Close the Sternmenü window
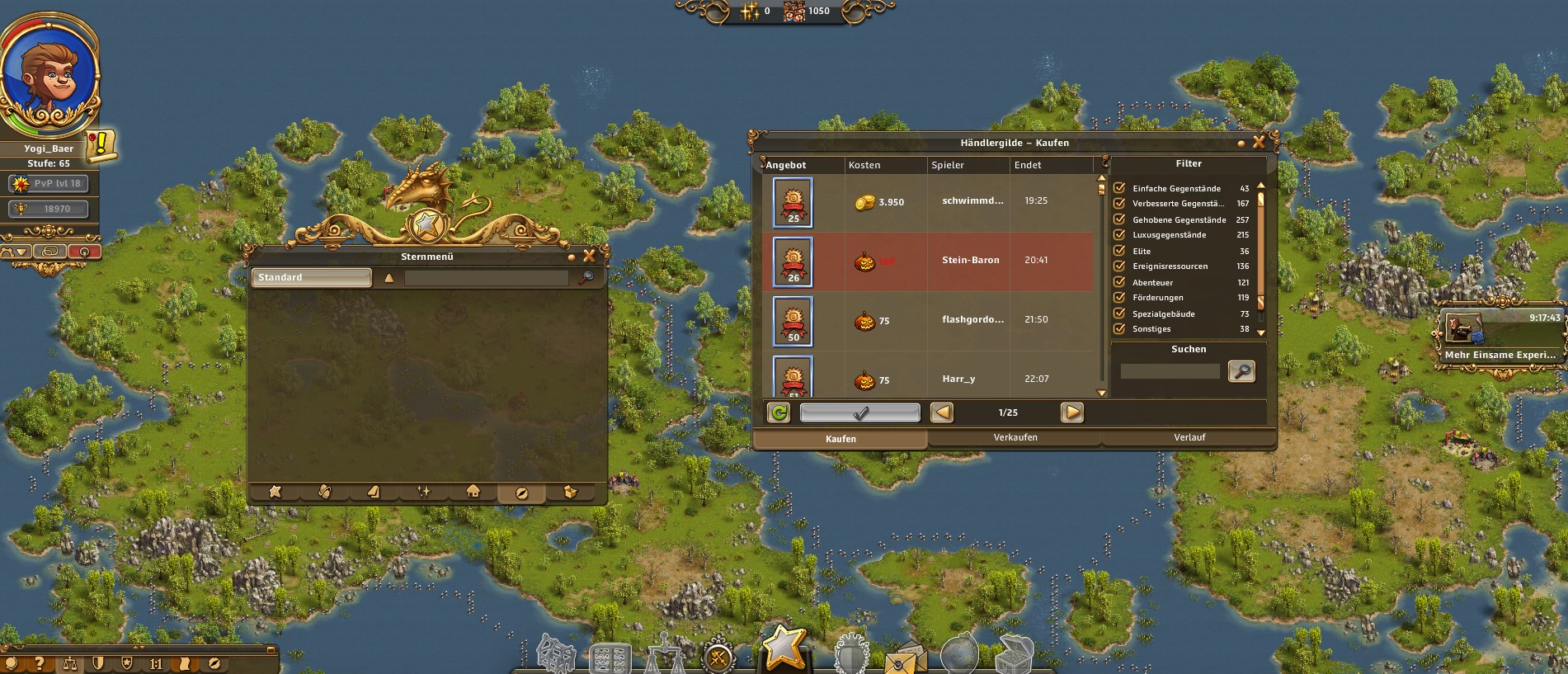1568x674 pixels. [589, 257]
